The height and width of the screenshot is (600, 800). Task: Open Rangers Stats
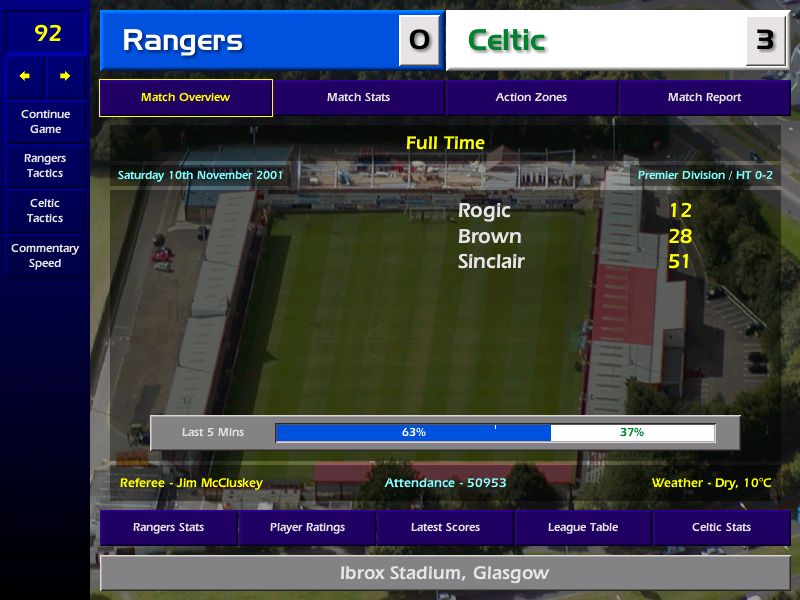click(x=168, y=527)
